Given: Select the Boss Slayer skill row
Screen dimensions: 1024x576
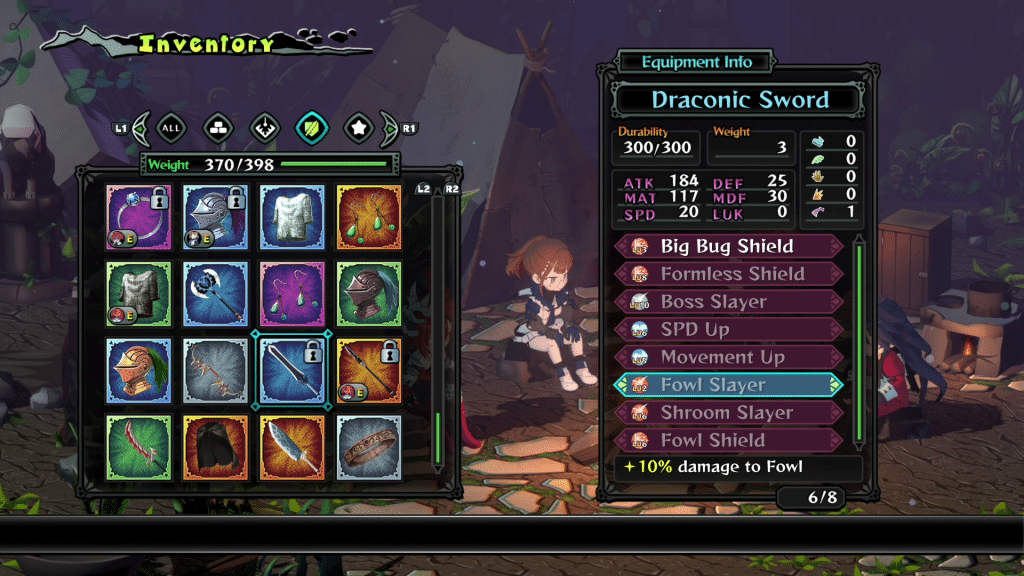Looking at the screenshot, I should [x=729, y=302].
